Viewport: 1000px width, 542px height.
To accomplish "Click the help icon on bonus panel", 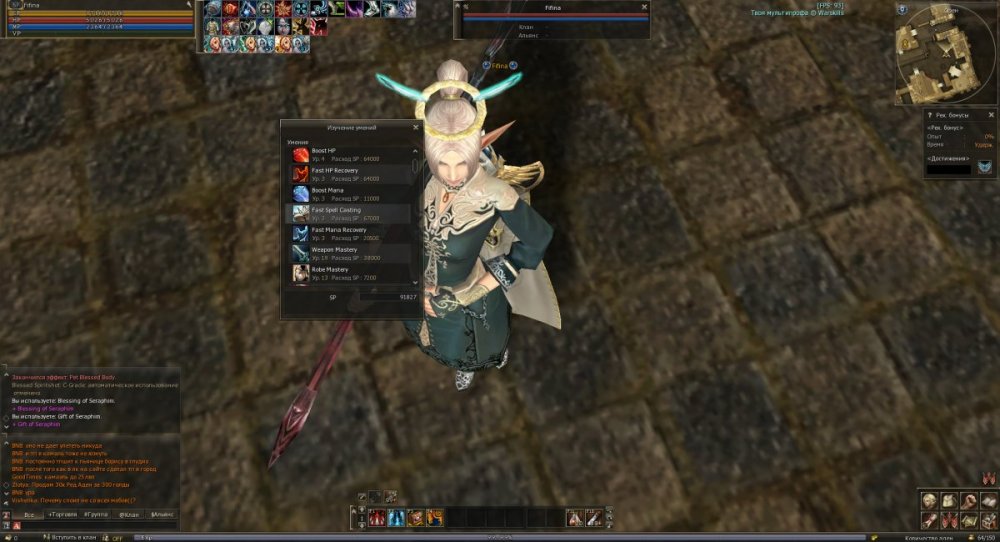I will [930, 115].
